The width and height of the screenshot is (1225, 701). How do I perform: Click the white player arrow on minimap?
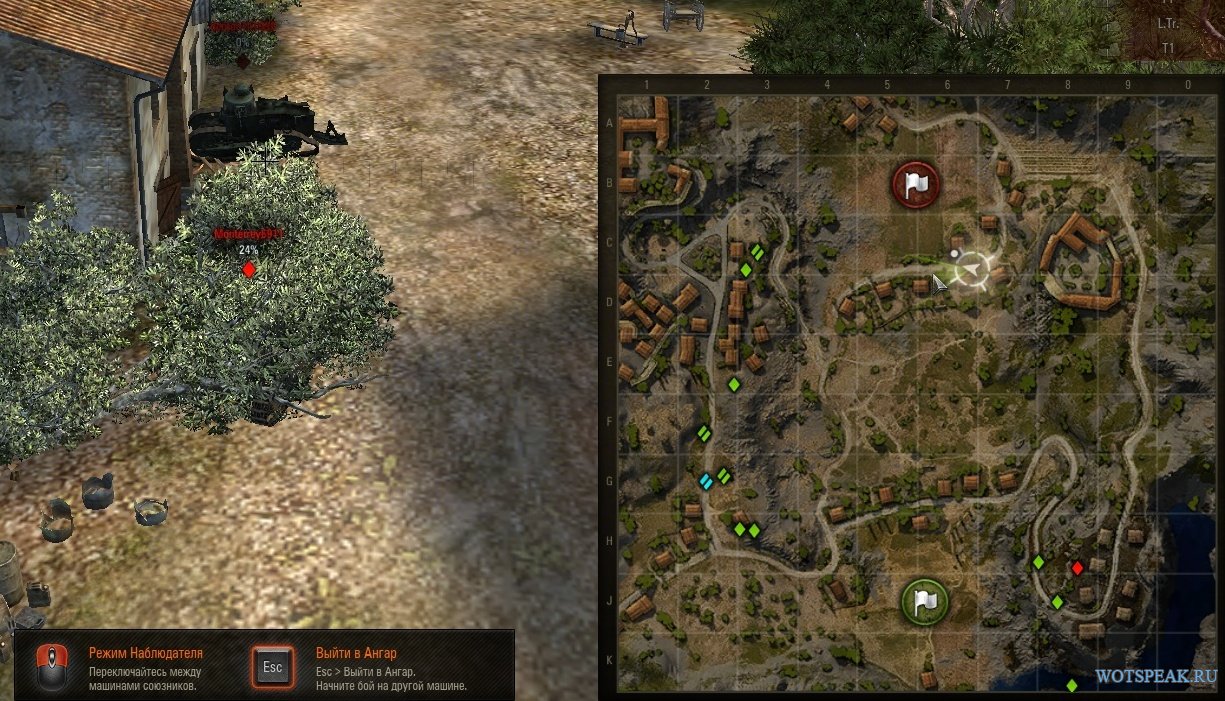pyautogui.click(x=972, y=269)
